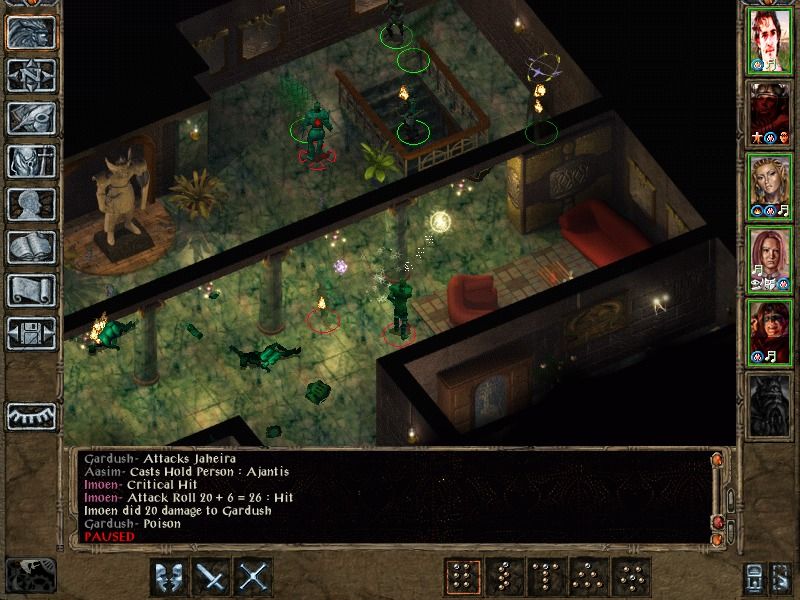Click the crossed swords action button
This screenshot has height=600, width=800.
point(255,577)
